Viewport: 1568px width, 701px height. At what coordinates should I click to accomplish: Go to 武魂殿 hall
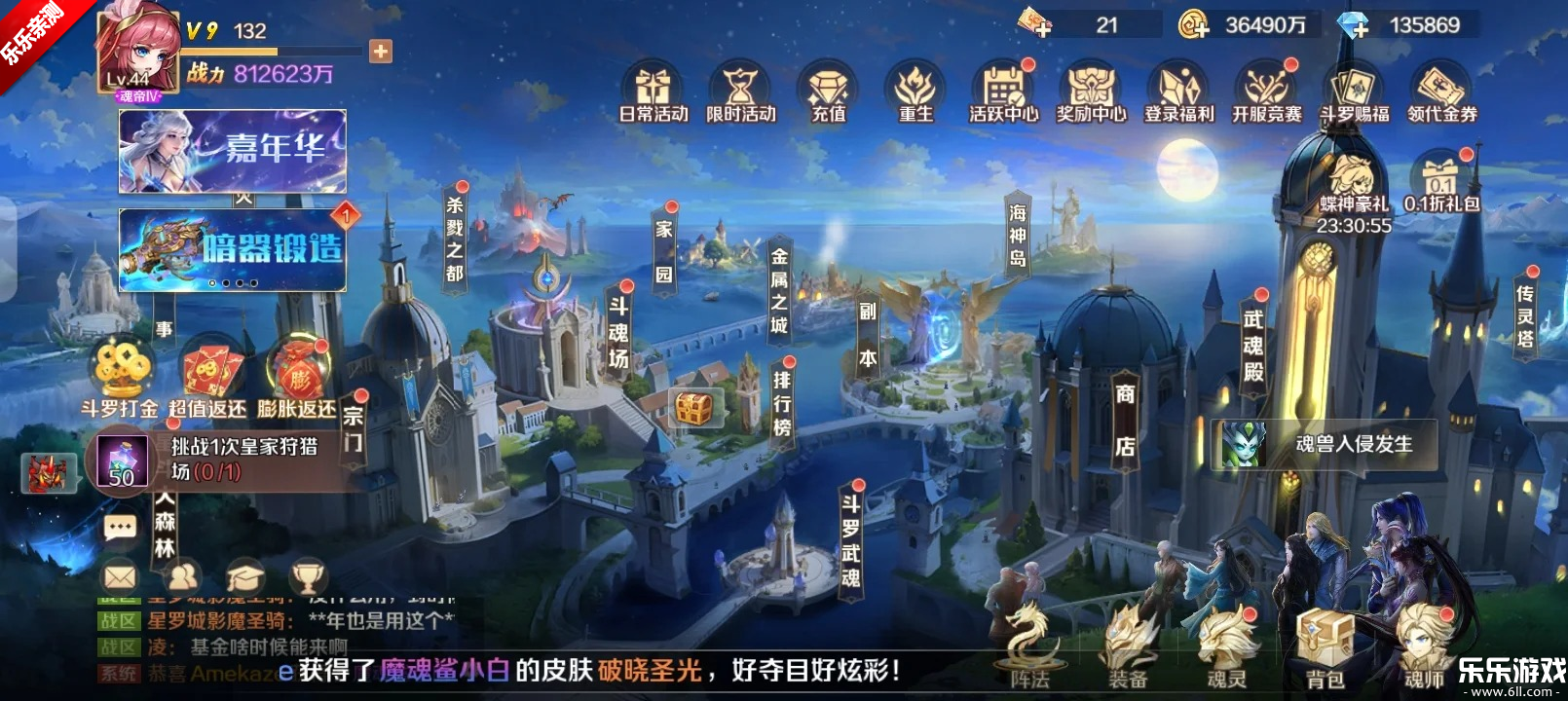pos(1253,346)
